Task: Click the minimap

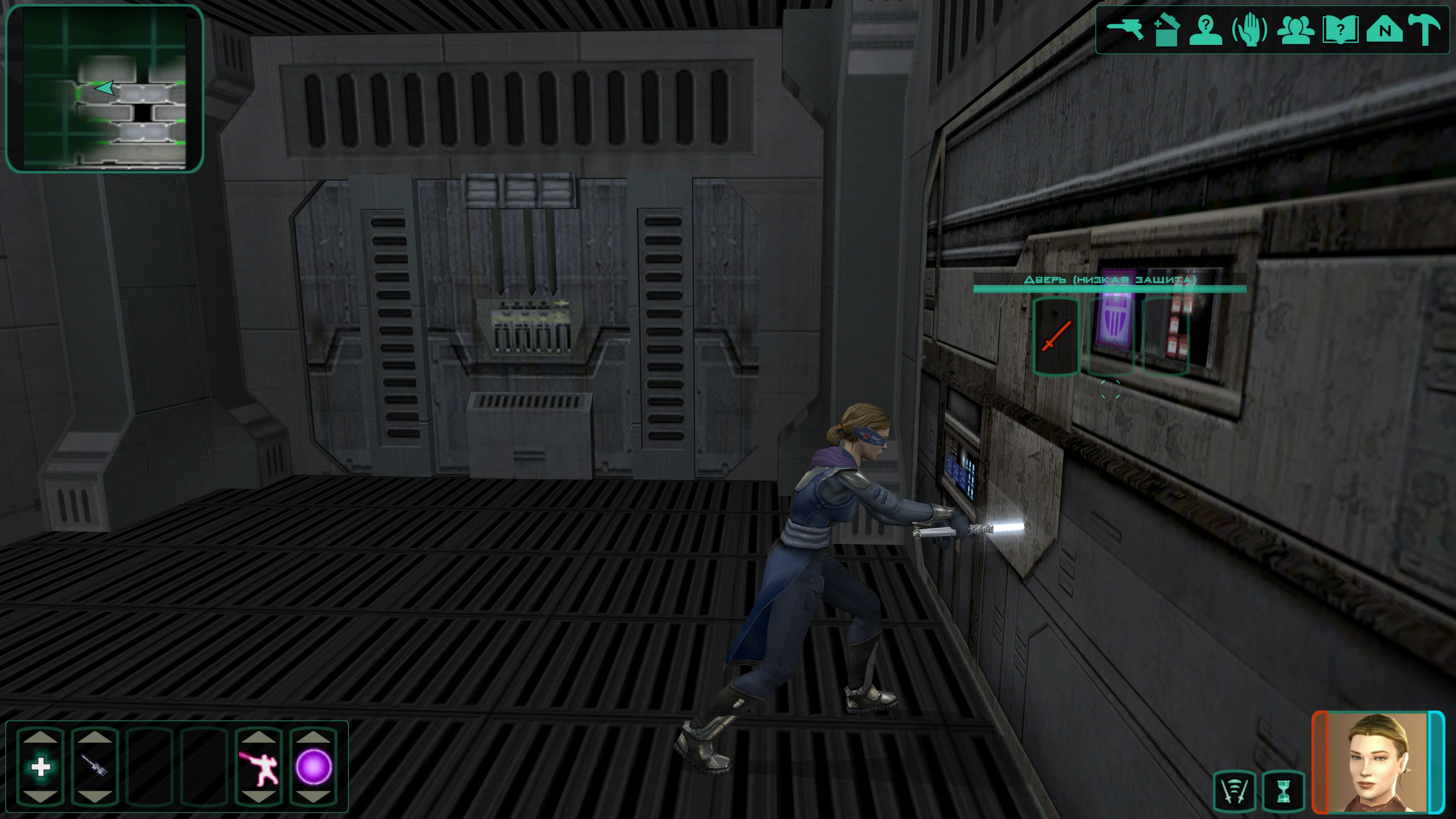Action: [x=105, y=88]
